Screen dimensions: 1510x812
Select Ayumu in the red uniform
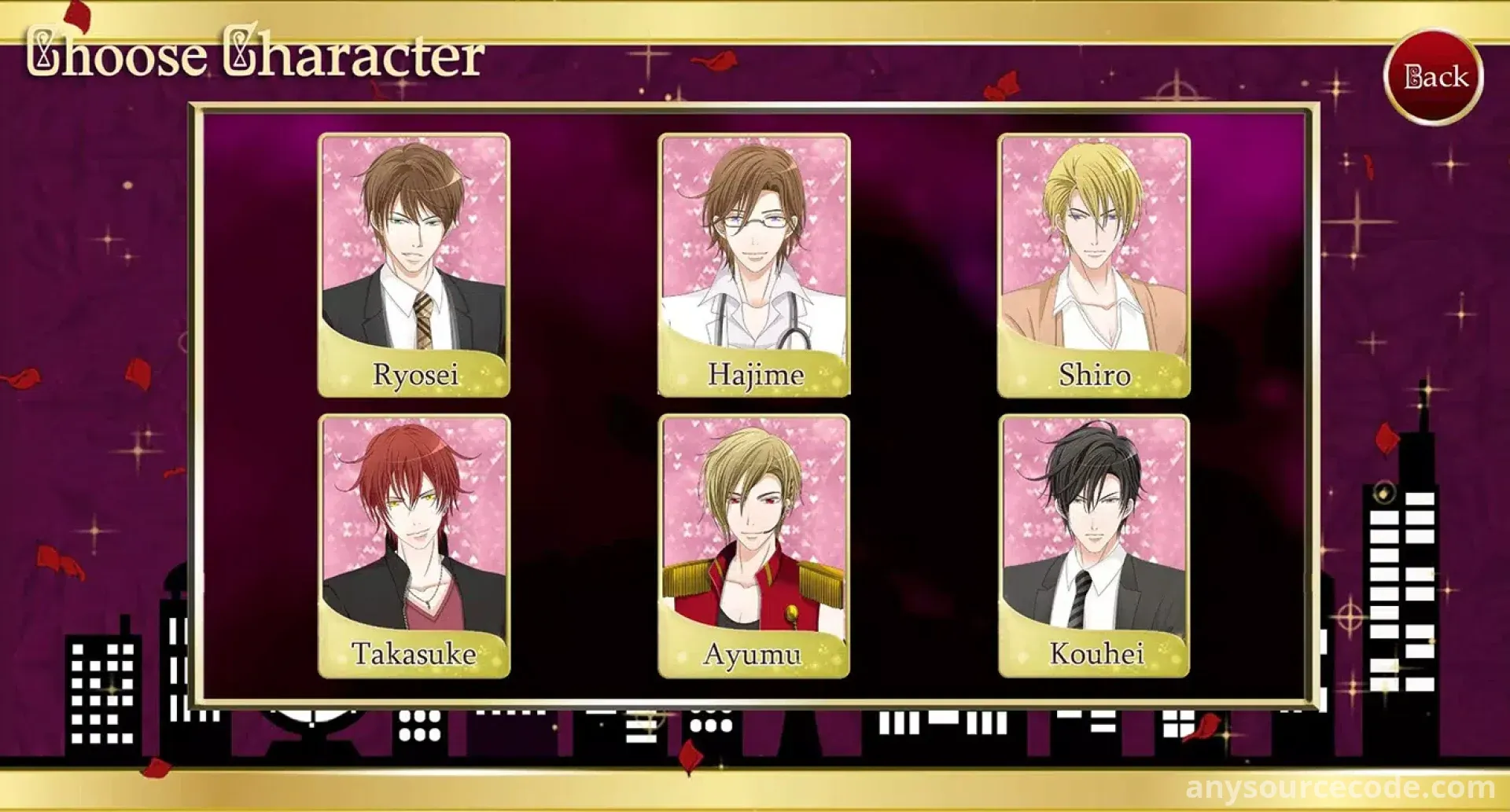tap(753, 546)
